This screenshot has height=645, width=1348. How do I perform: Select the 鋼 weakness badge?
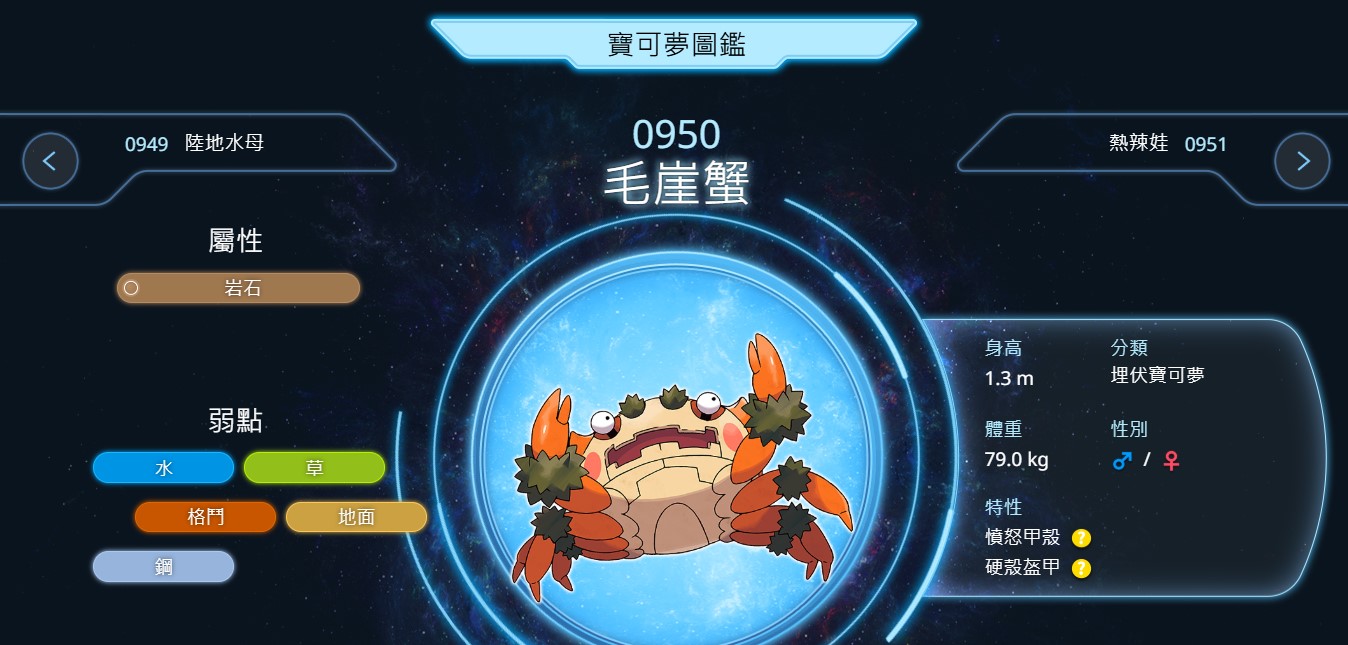point(163,566)
